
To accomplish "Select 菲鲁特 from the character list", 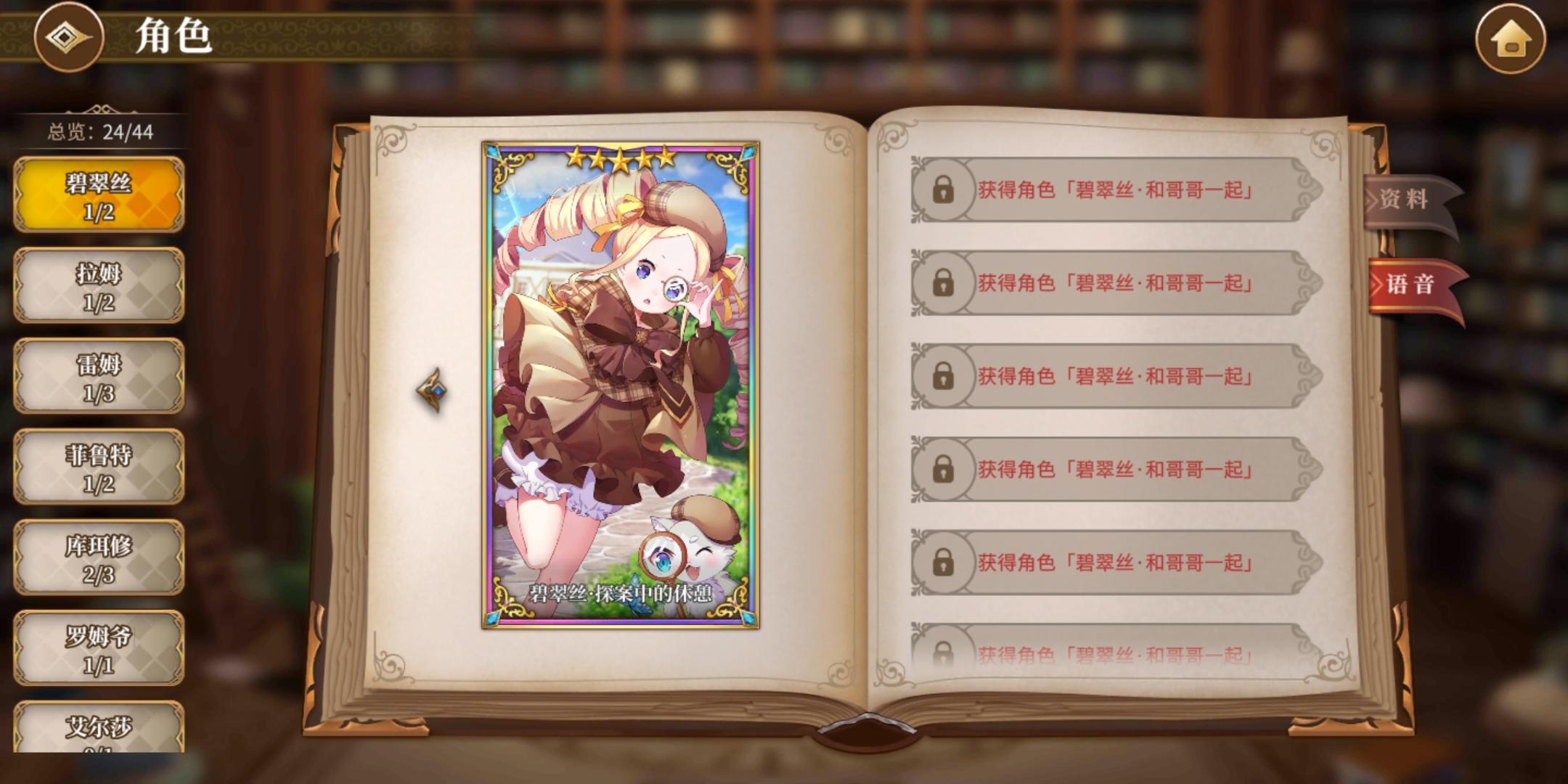I will [x=99, y=467].
